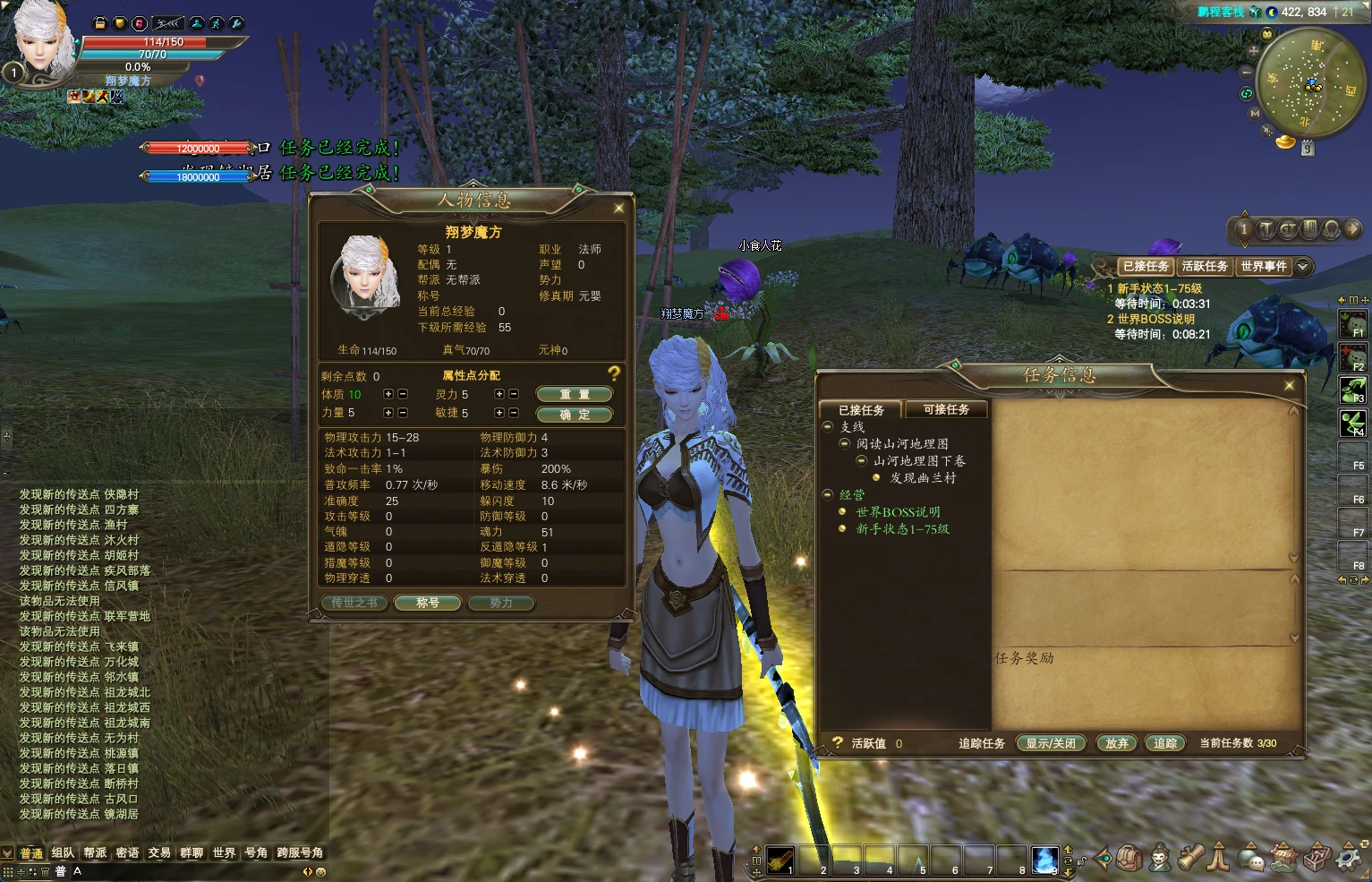The width and height of the screenshot is (1372, 882).
Task: Activate the blue flame skill in hotbar
Action: (x=1044, y=860)
